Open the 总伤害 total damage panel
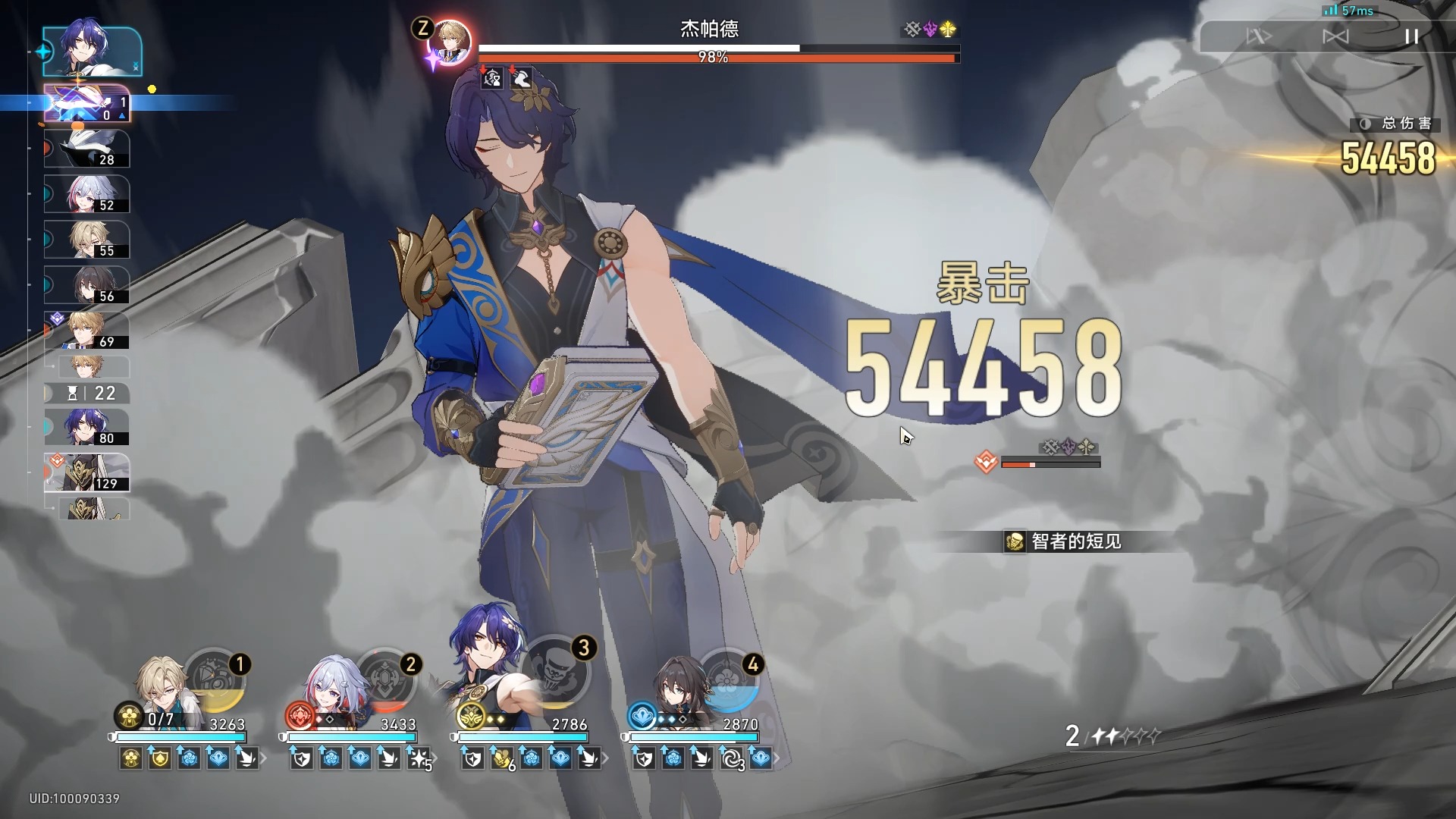1456x819 pixels. click(1394, 124)
